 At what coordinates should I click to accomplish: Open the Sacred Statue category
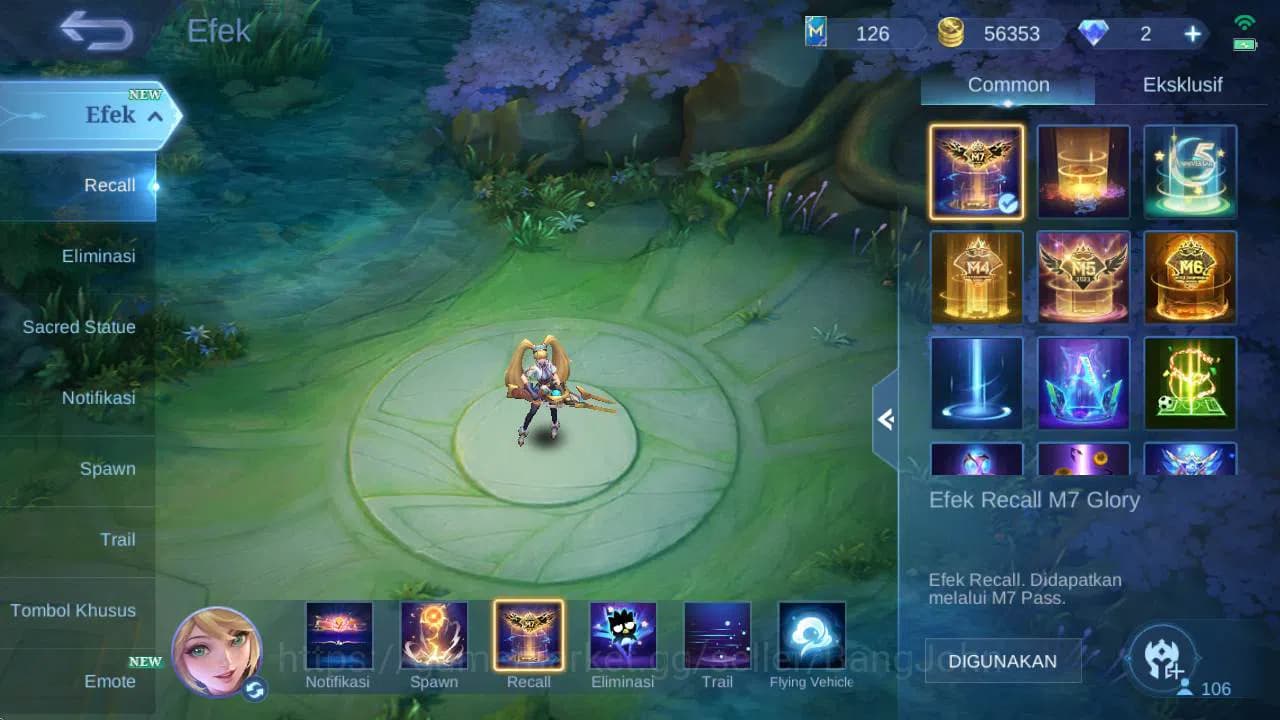[79, 327]
